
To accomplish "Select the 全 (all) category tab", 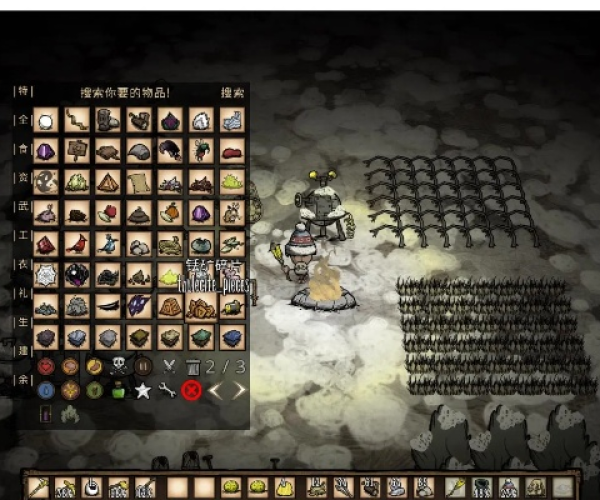I will 22,120.
